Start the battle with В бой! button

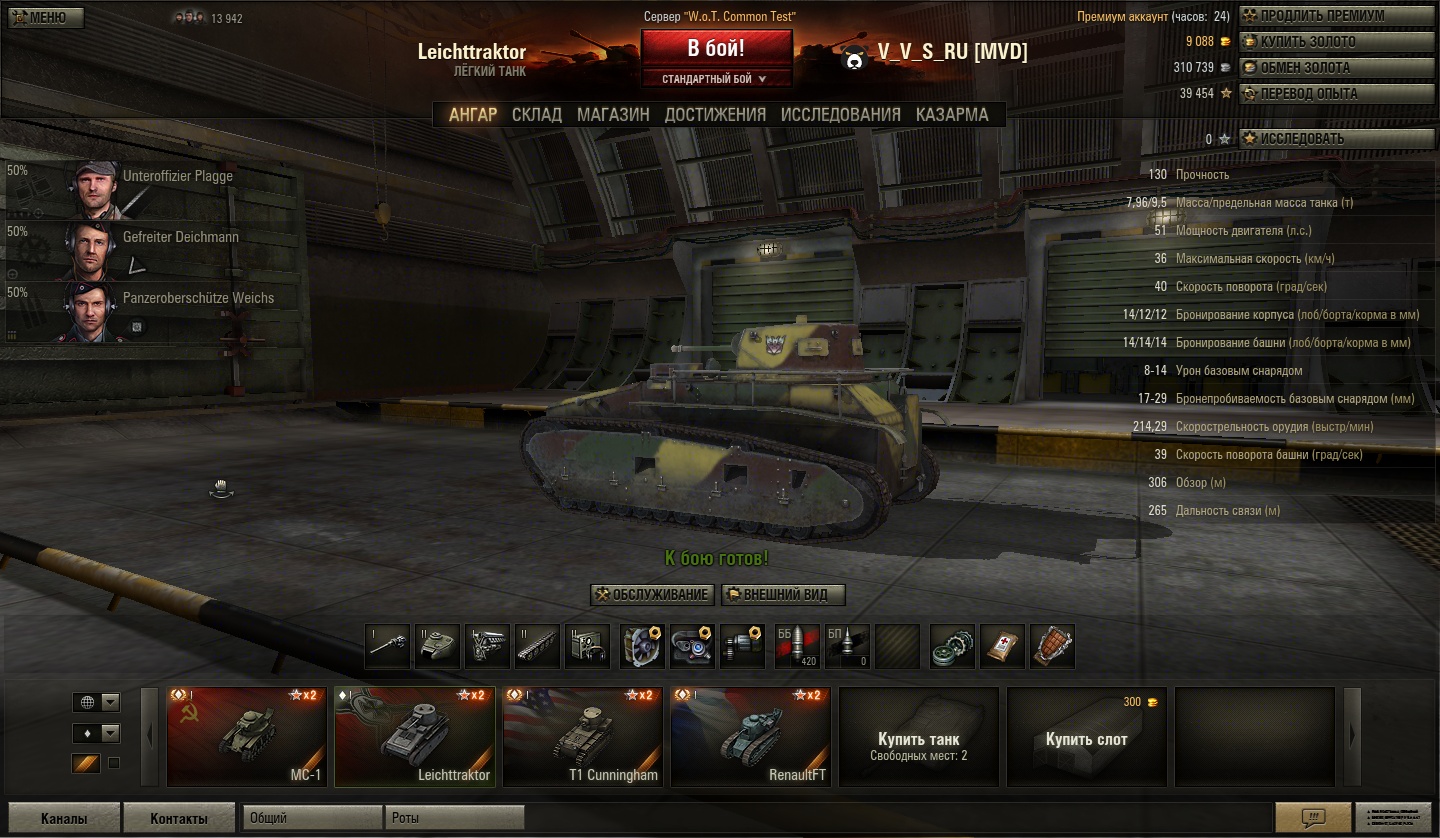point(716,48)
